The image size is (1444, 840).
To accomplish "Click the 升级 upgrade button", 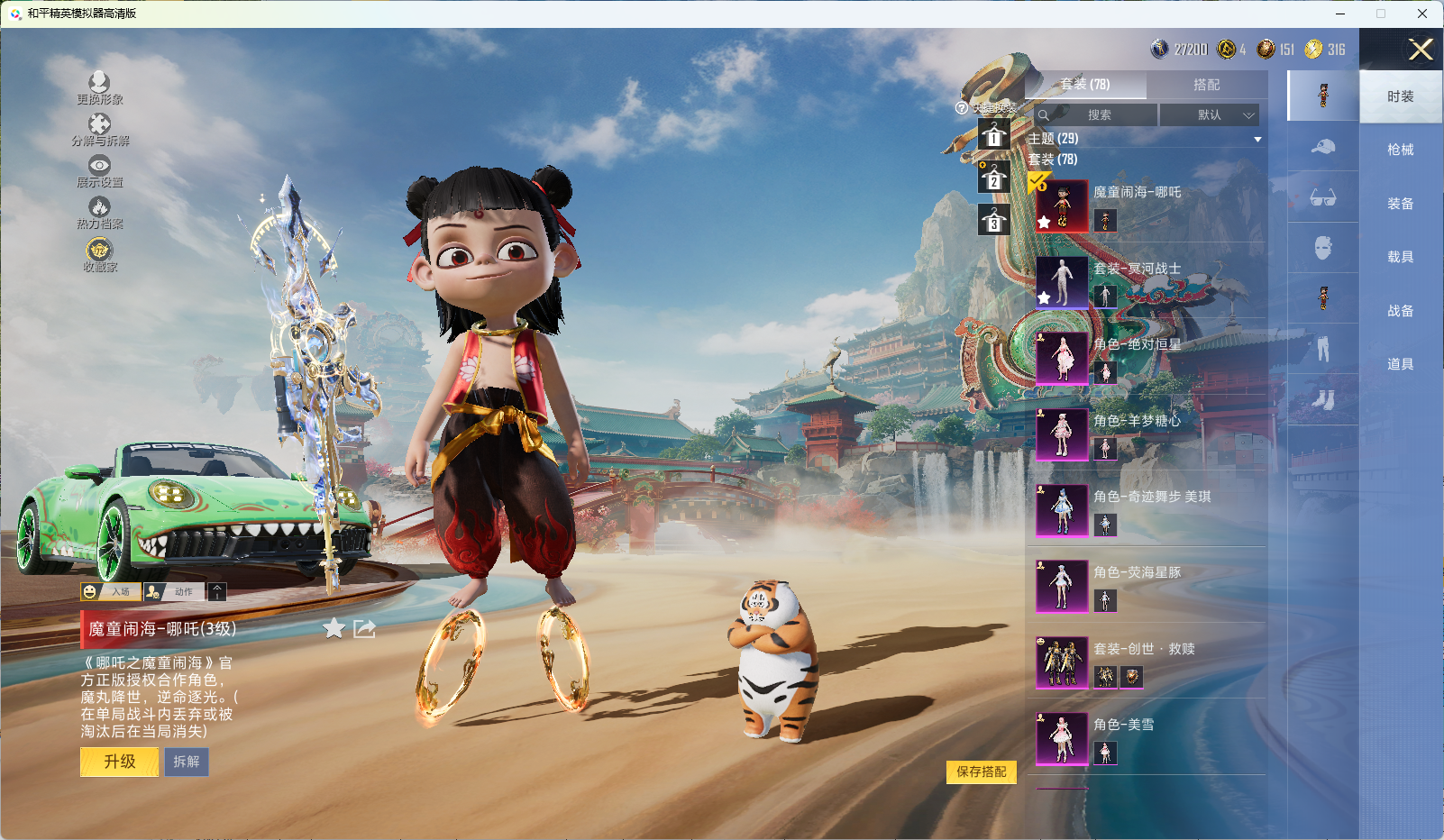I will pos(119,762).
